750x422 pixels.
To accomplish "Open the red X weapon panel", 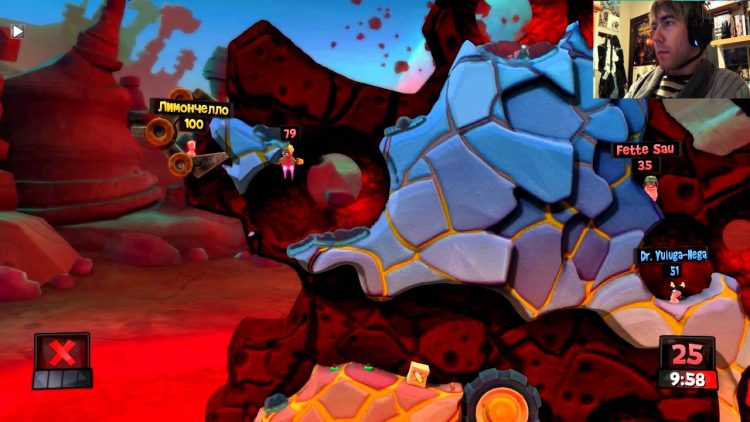I will [62, 353].
